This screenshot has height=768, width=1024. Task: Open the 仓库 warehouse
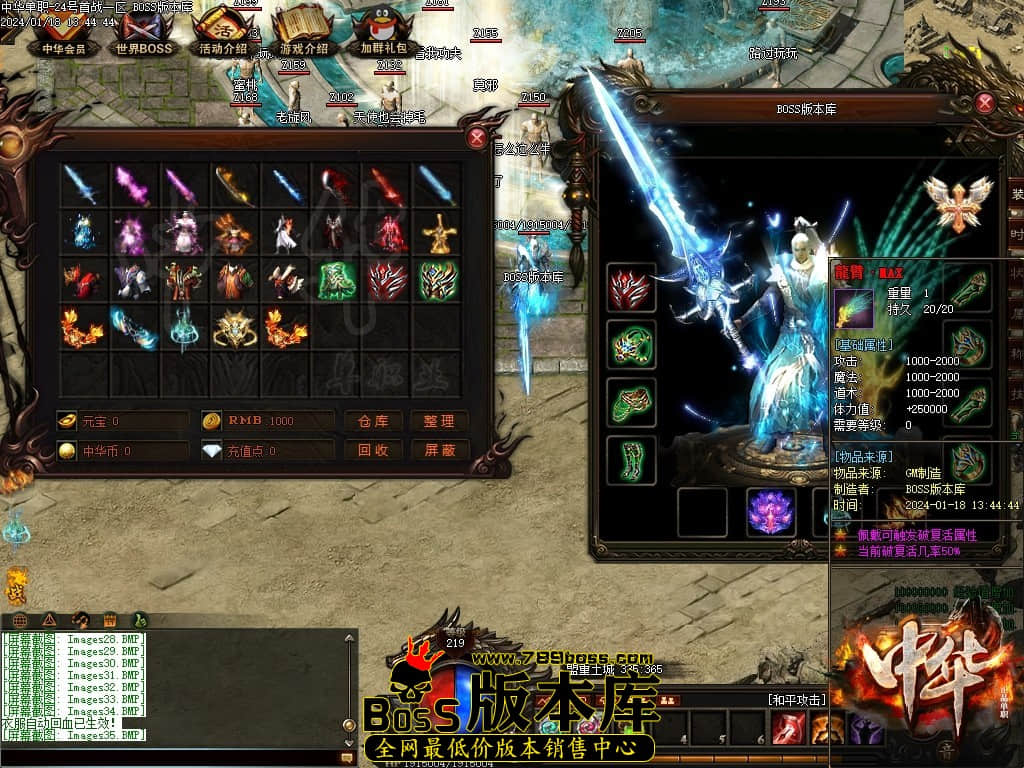tap(373, 421)
